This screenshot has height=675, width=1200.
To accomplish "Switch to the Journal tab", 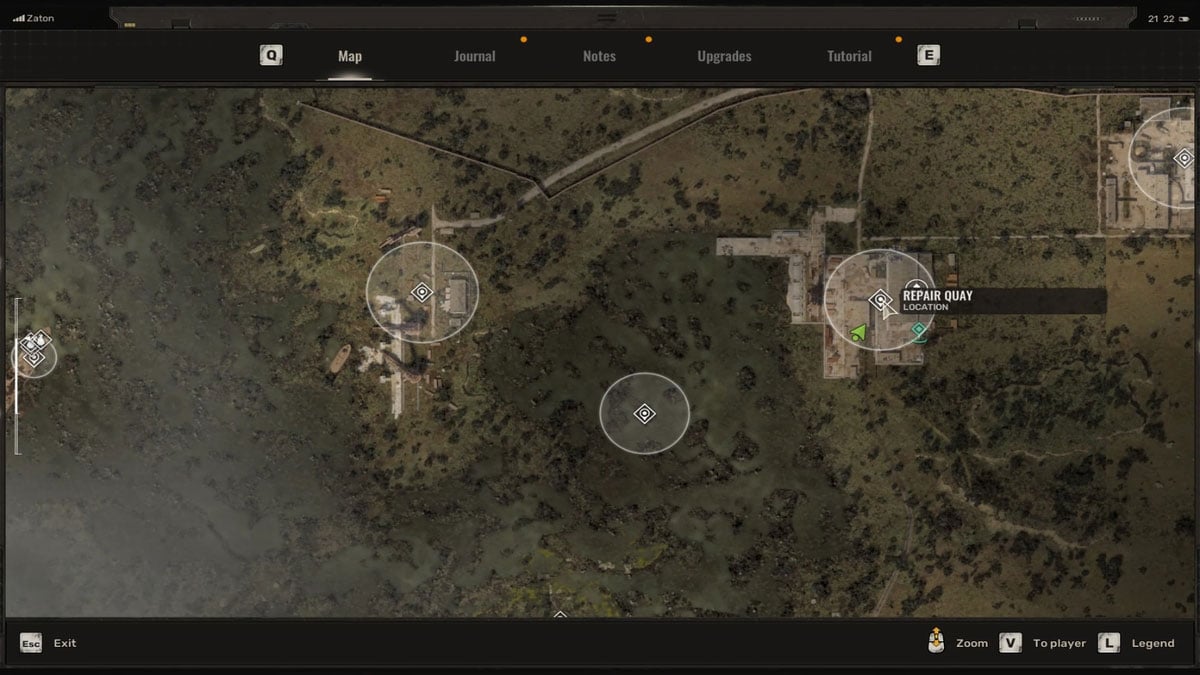I will pos(474,56).
